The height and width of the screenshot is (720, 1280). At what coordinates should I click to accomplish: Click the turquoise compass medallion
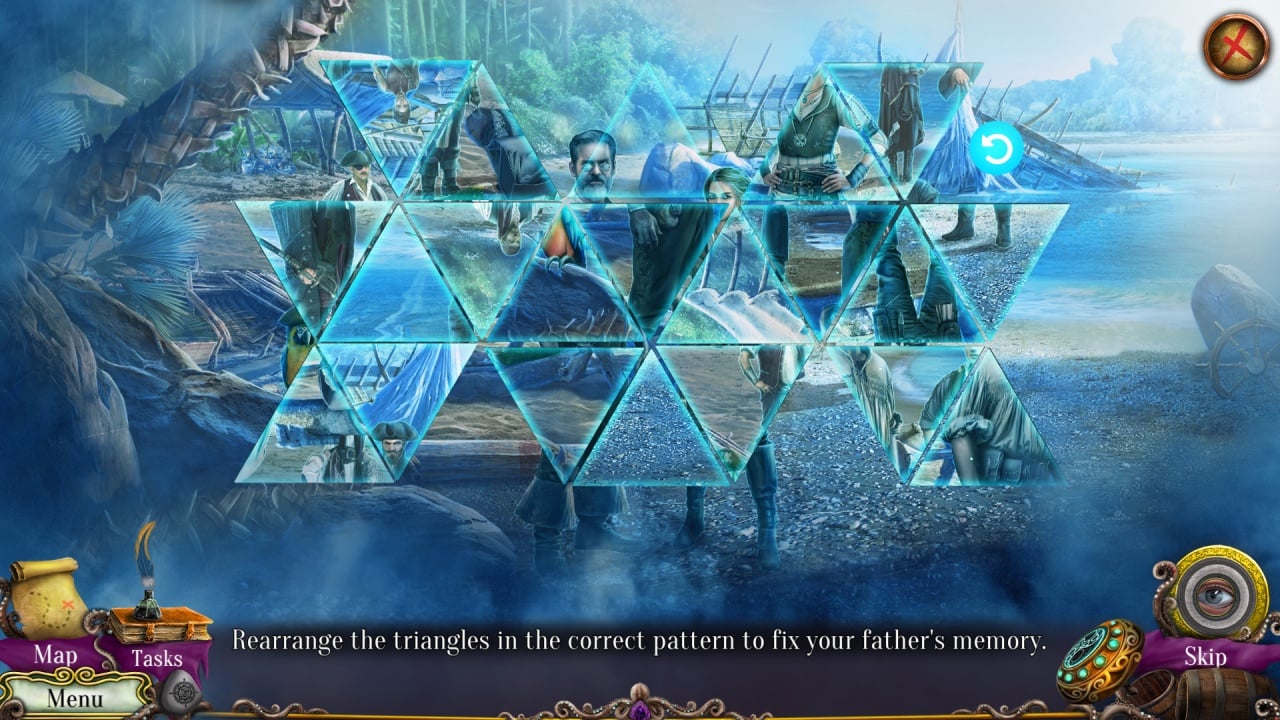click(1099, 660)
